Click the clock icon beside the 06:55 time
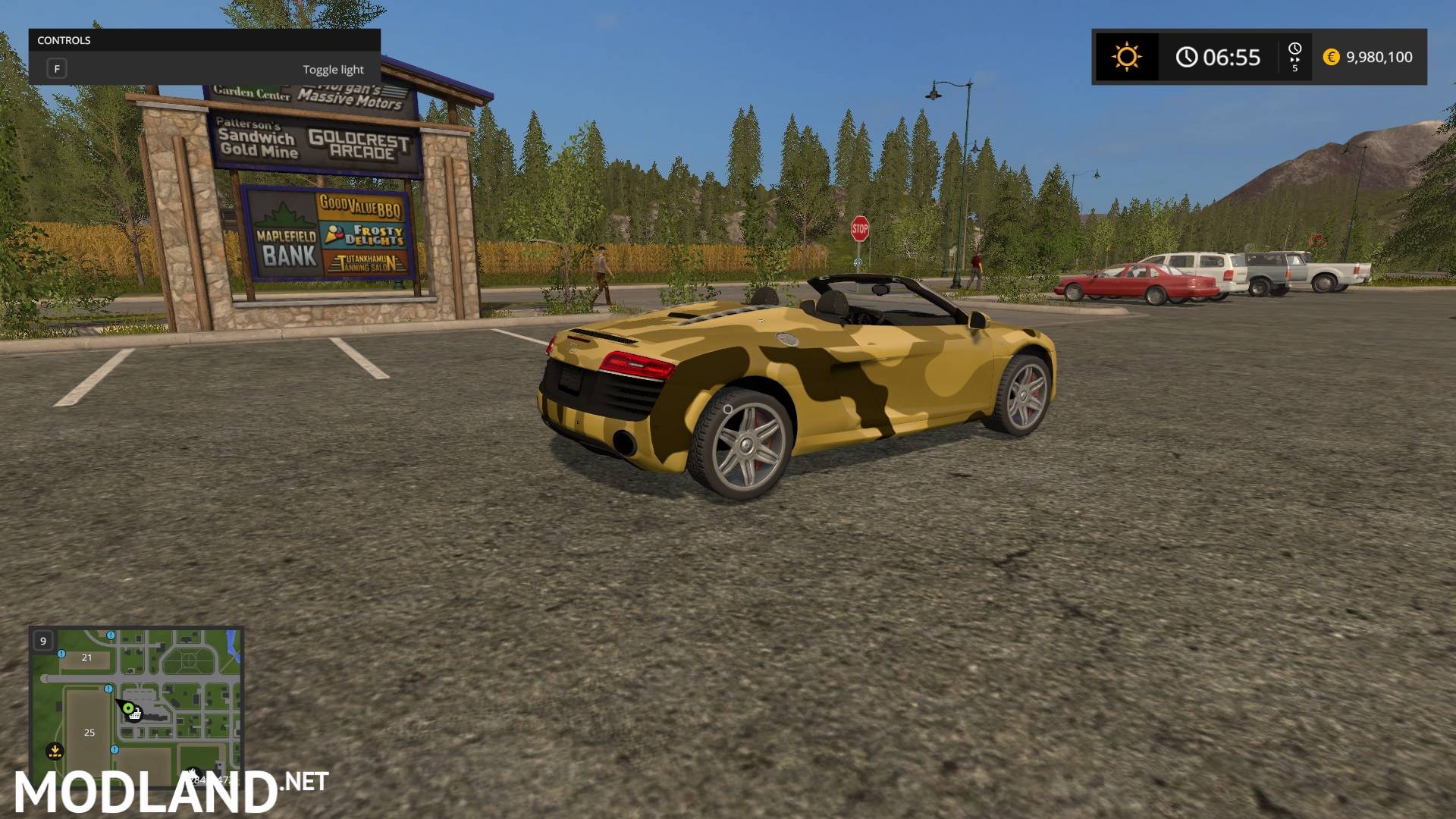 point(1187,56)
